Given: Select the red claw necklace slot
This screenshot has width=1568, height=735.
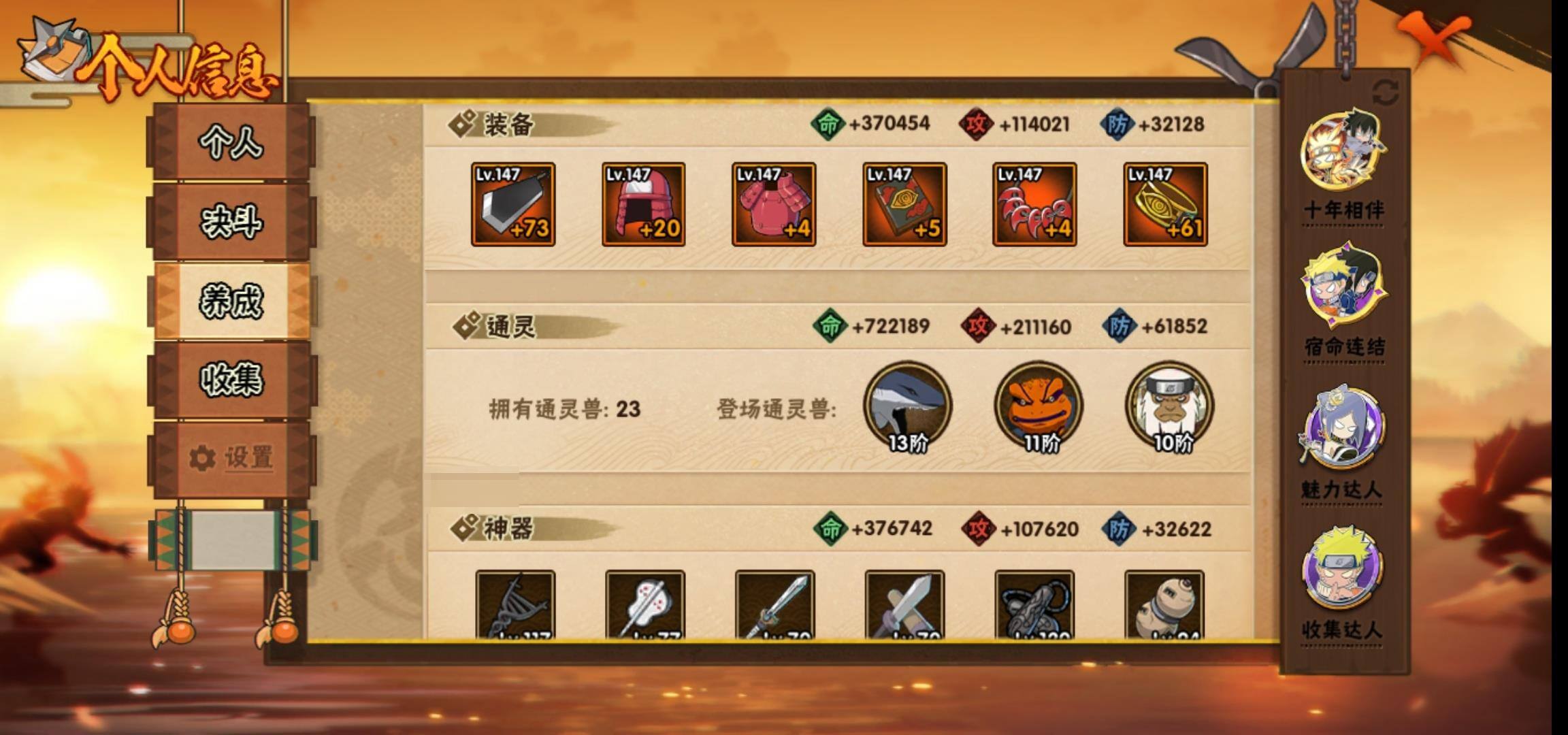Looking at the screenshot, I should point(1034,204).
